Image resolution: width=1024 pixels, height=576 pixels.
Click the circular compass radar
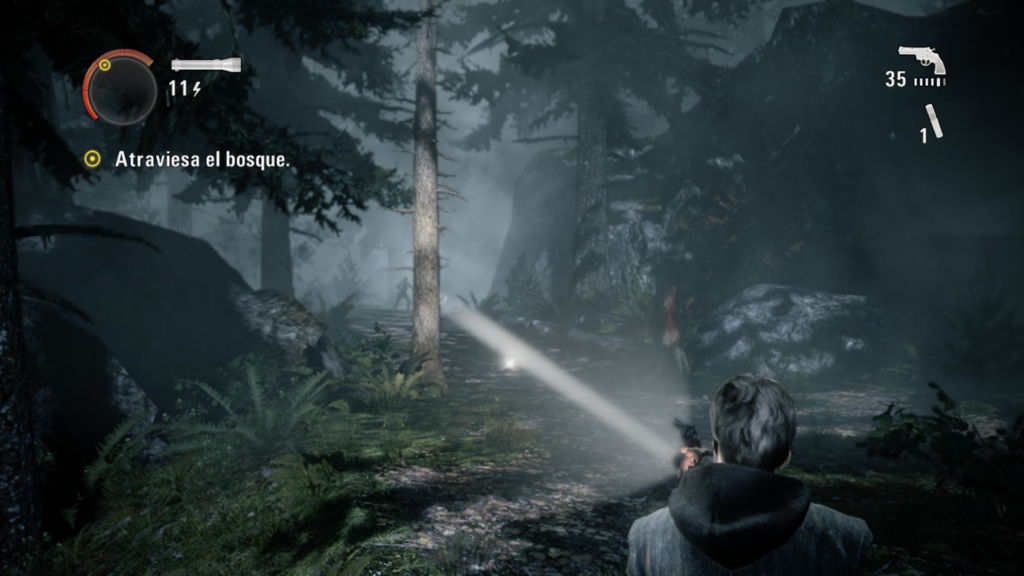pos(120,89)
